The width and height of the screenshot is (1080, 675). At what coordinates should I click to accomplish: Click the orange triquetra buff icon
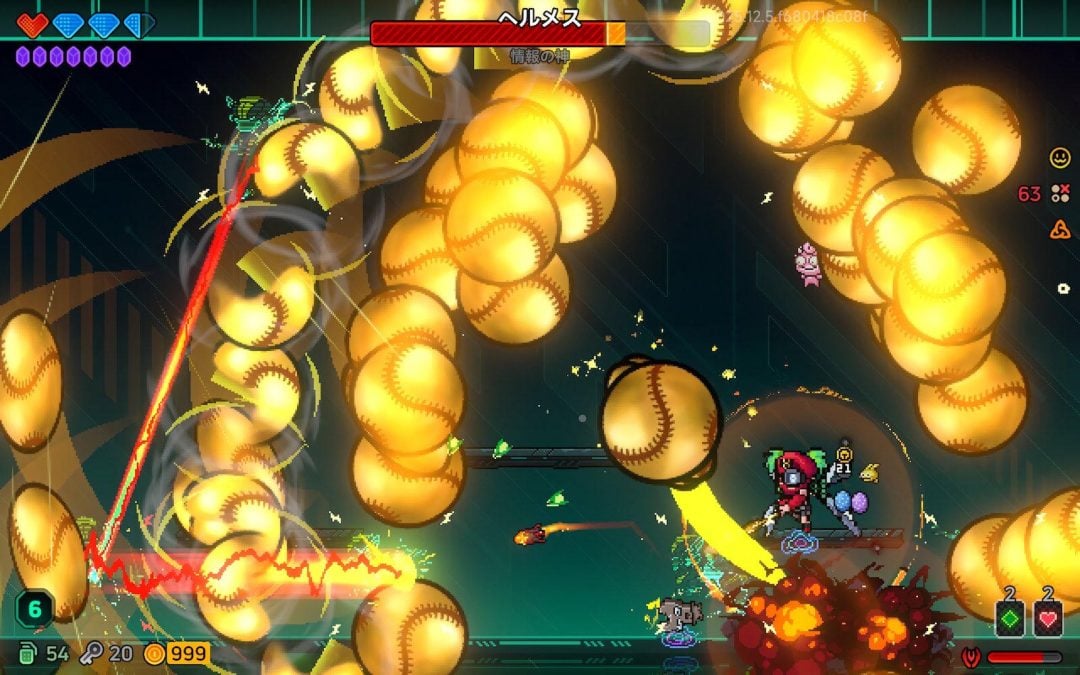click(1059, 230)
